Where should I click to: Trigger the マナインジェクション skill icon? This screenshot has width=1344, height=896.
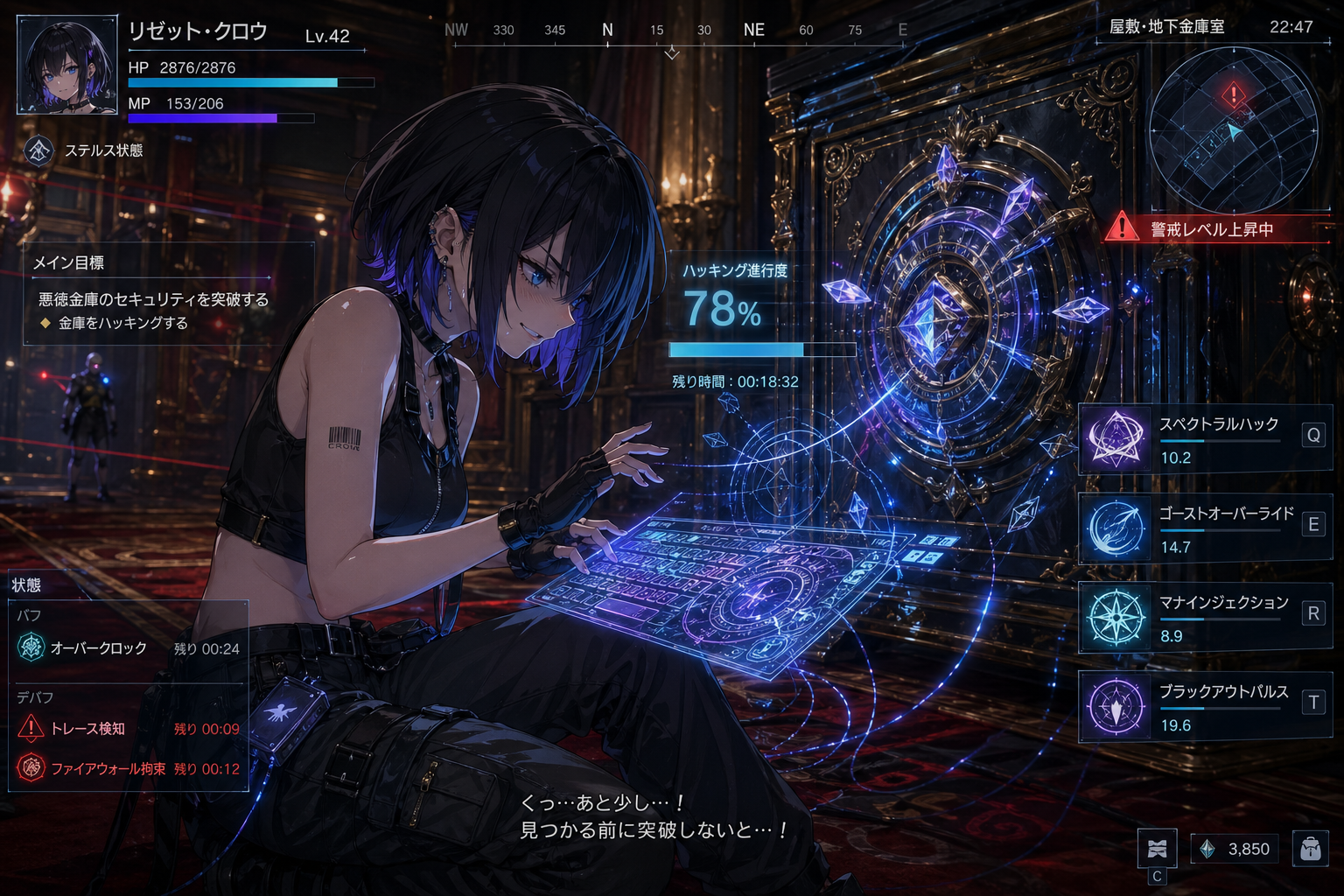[1116, 617]
